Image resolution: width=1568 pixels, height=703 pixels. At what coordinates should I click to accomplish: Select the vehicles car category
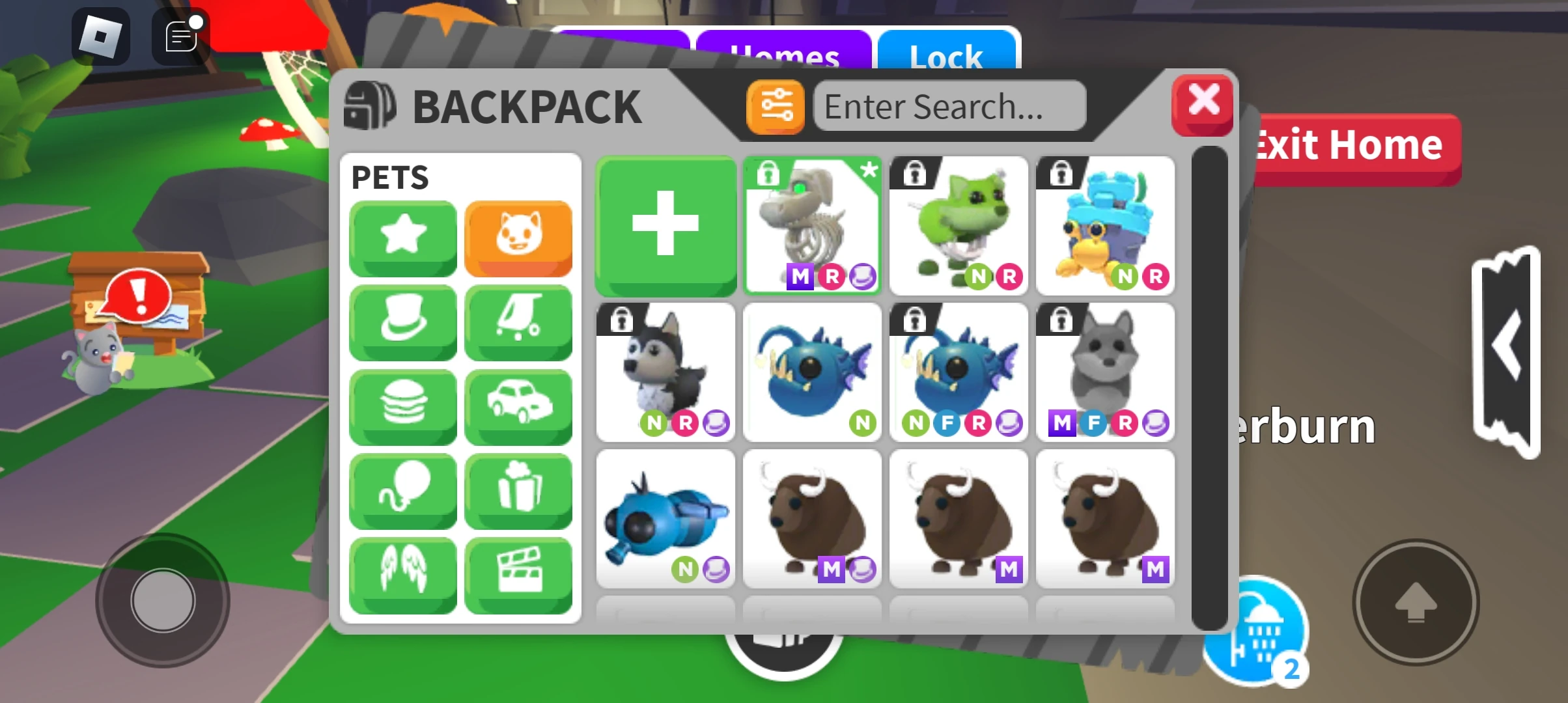point(518,407)
